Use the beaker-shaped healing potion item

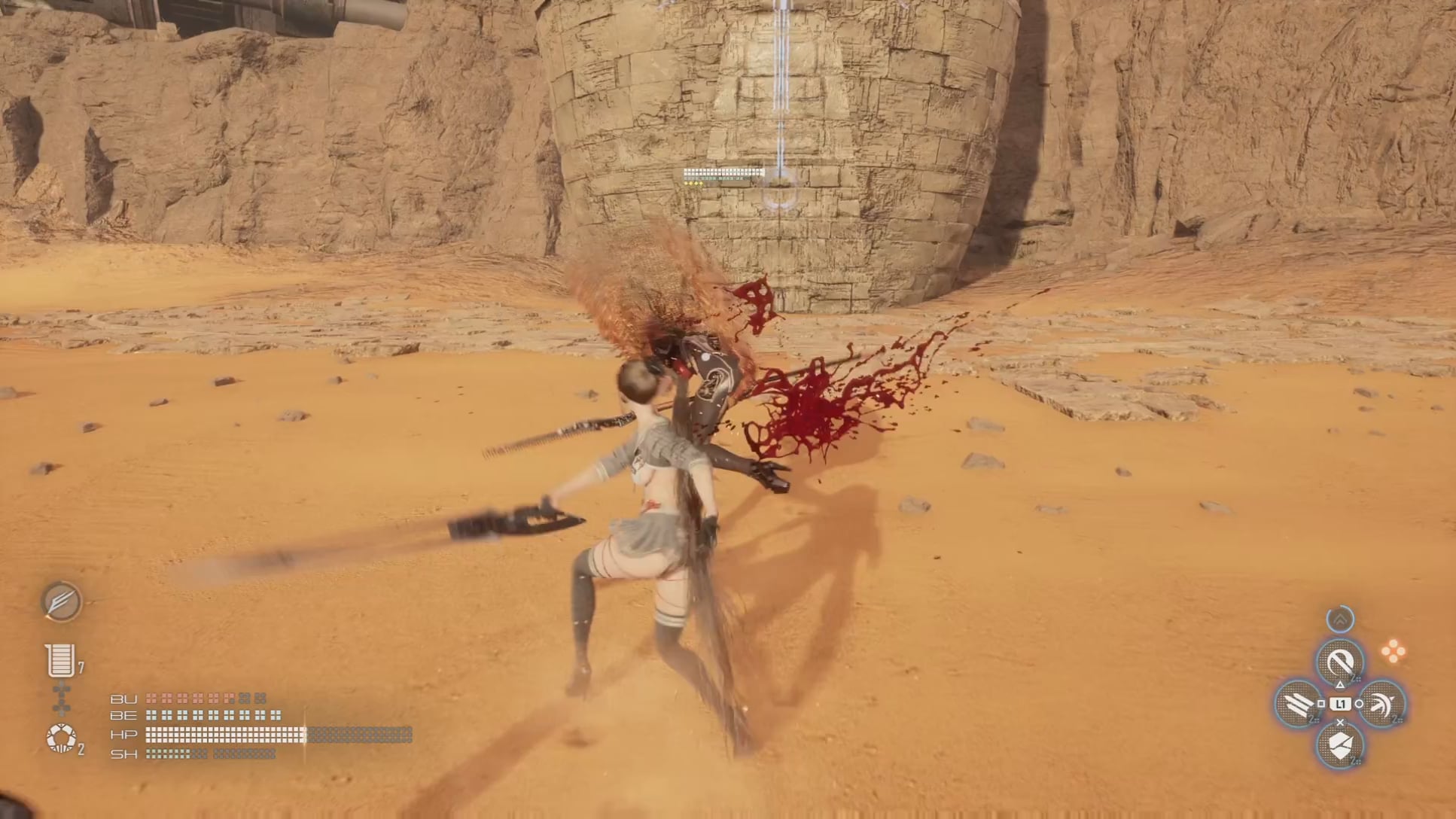pos(60,660)
